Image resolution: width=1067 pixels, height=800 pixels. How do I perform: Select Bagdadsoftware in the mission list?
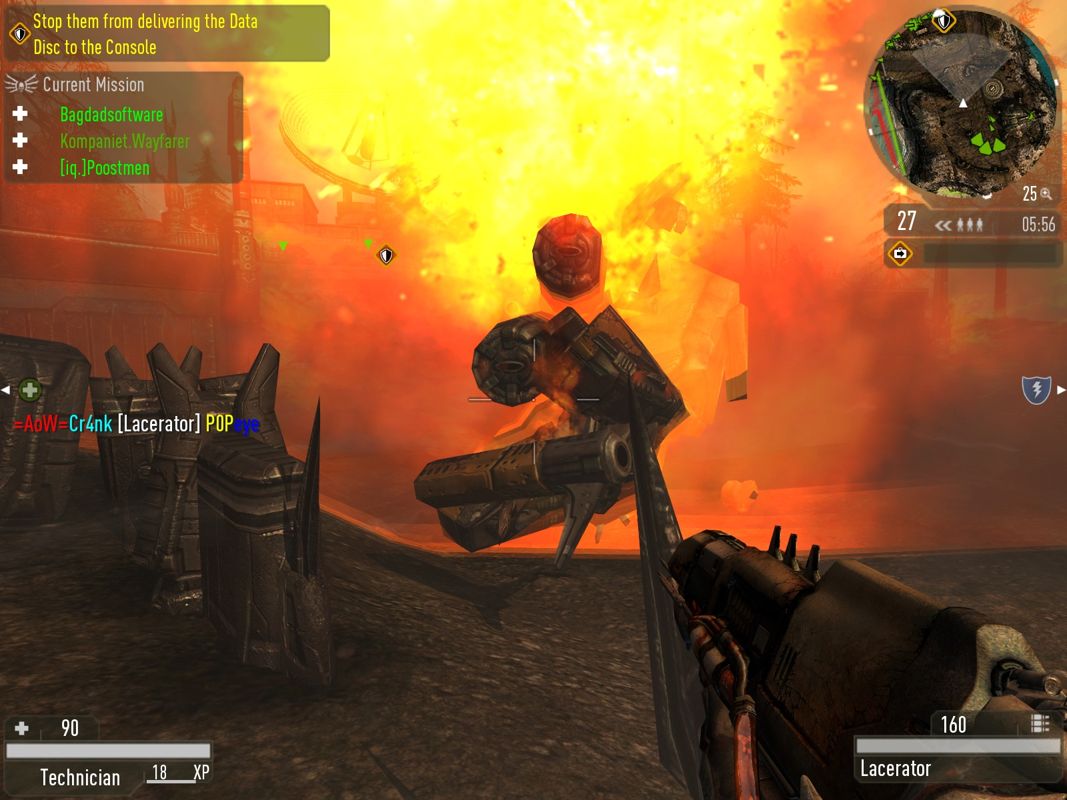[x=110, y=115]
